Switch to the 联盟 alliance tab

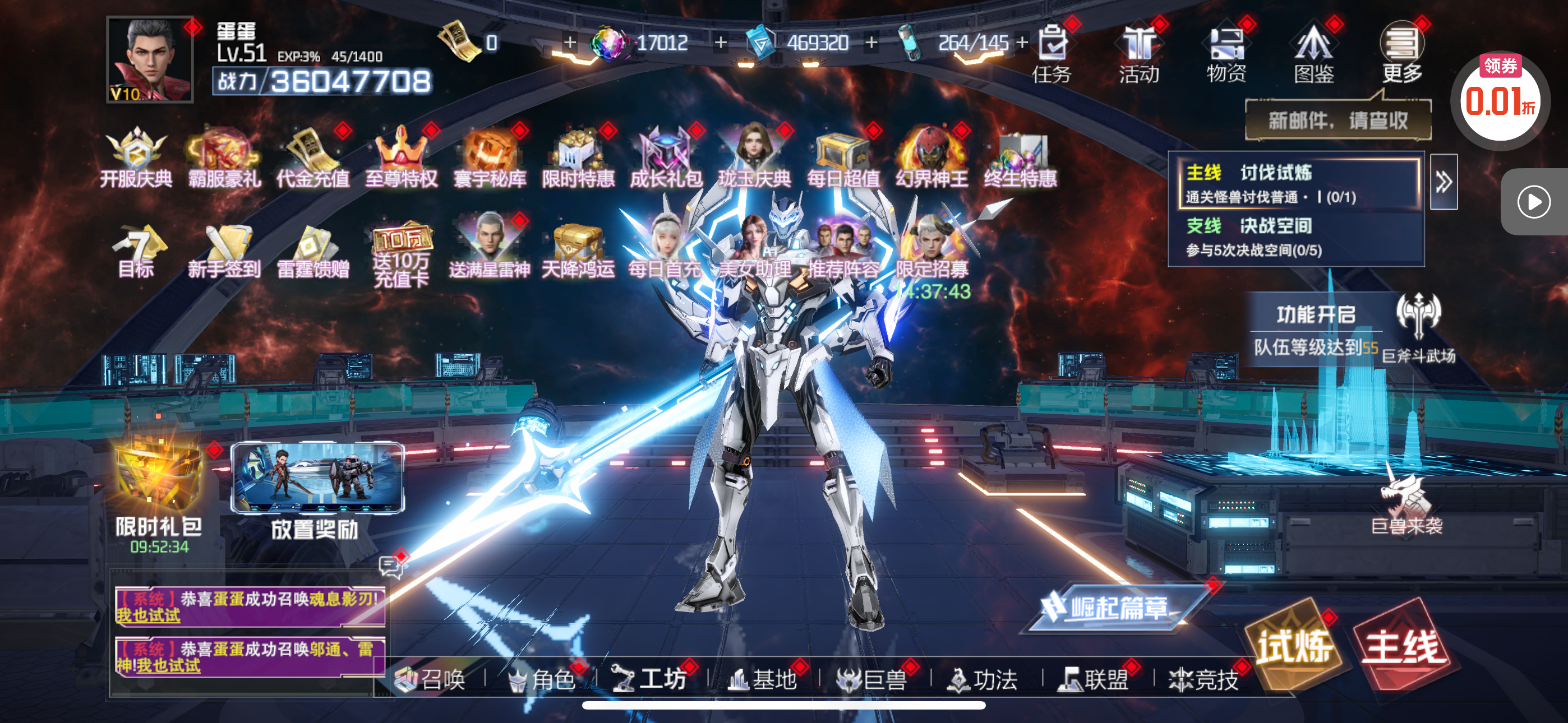pyautogui.click(x=1094, y=679)
